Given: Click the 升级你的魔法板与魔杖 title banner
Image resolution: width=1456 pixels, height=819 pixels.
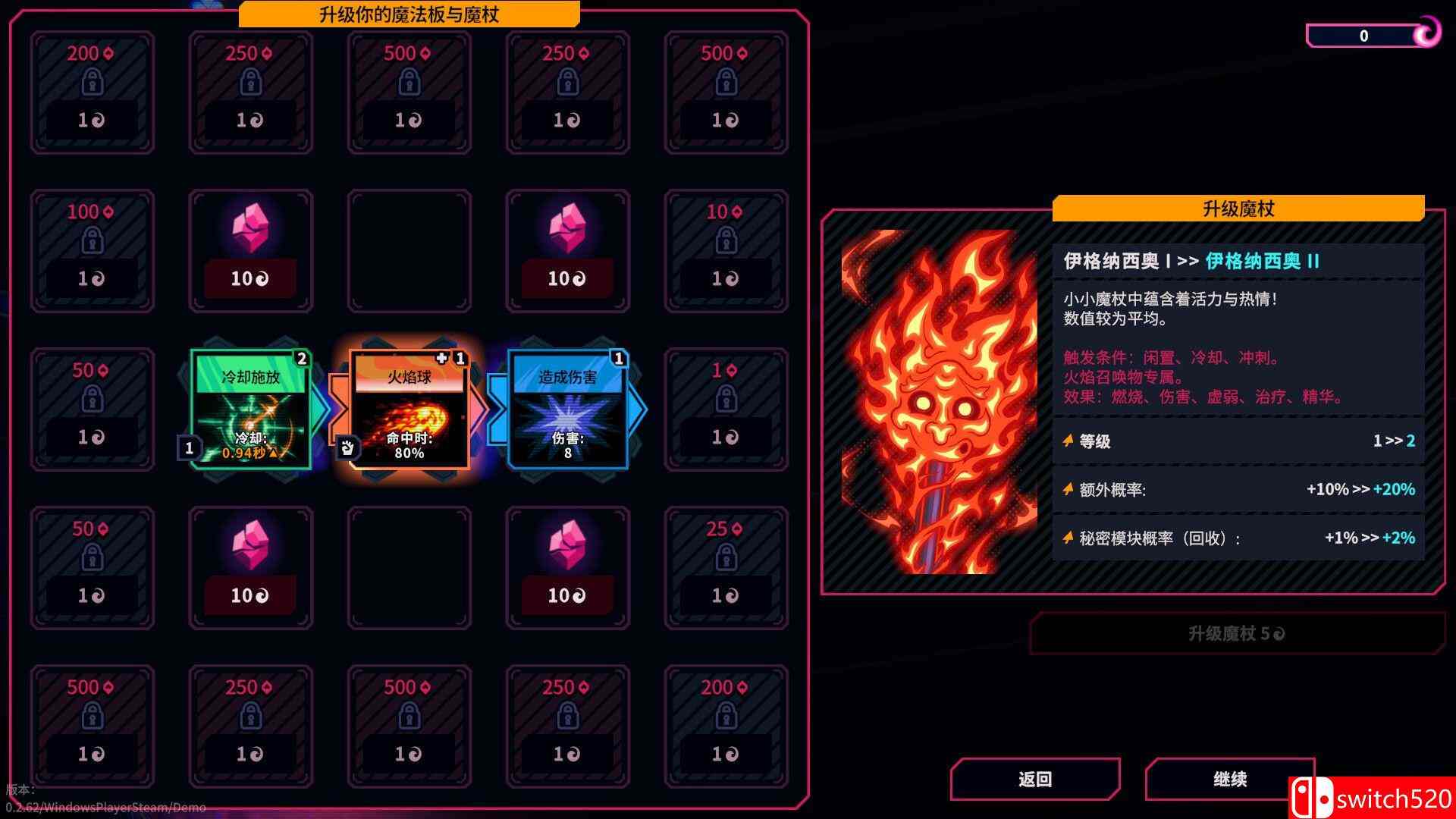Looking at the screenshot, I should point(409,14).
